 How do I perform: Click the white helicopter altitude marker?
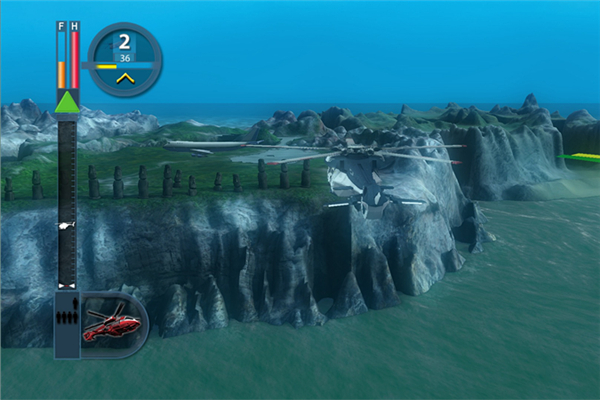[x=67, y=227]
